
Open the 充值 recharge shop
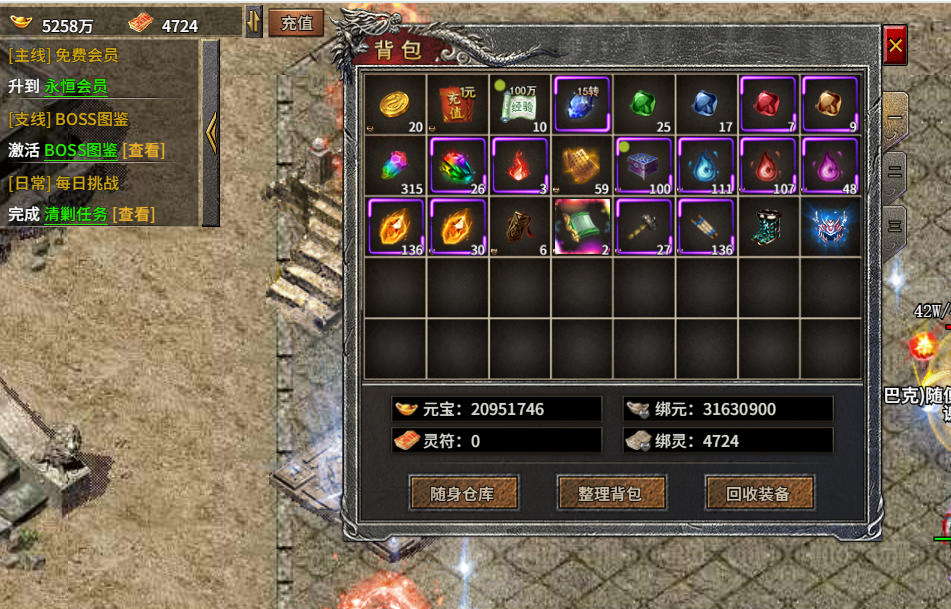(296, 23)
